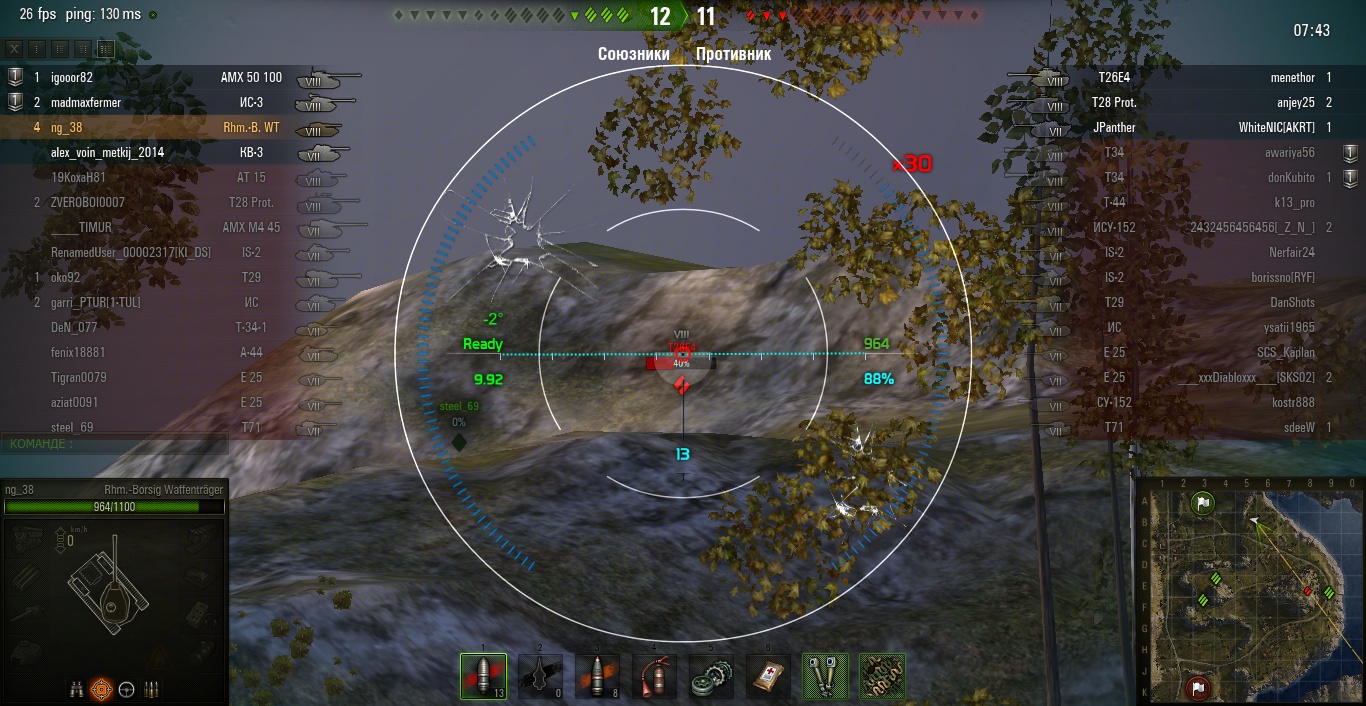Select the full two-column player list view
The width and height of the screenshot is (1366, 706).
point(105,49)
